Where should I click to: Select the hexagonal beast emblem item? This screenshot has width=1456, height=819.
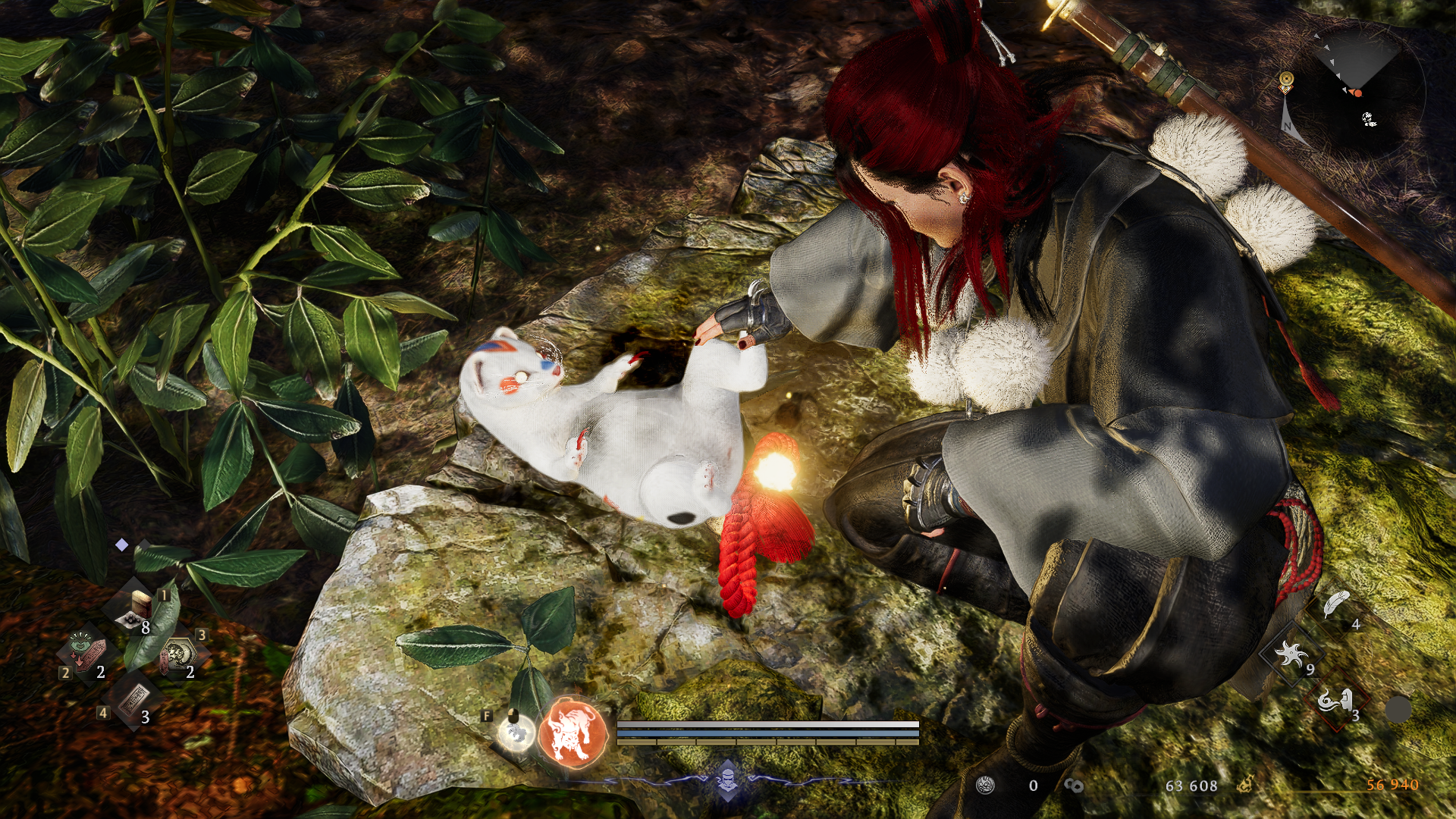tap(180, 654)
